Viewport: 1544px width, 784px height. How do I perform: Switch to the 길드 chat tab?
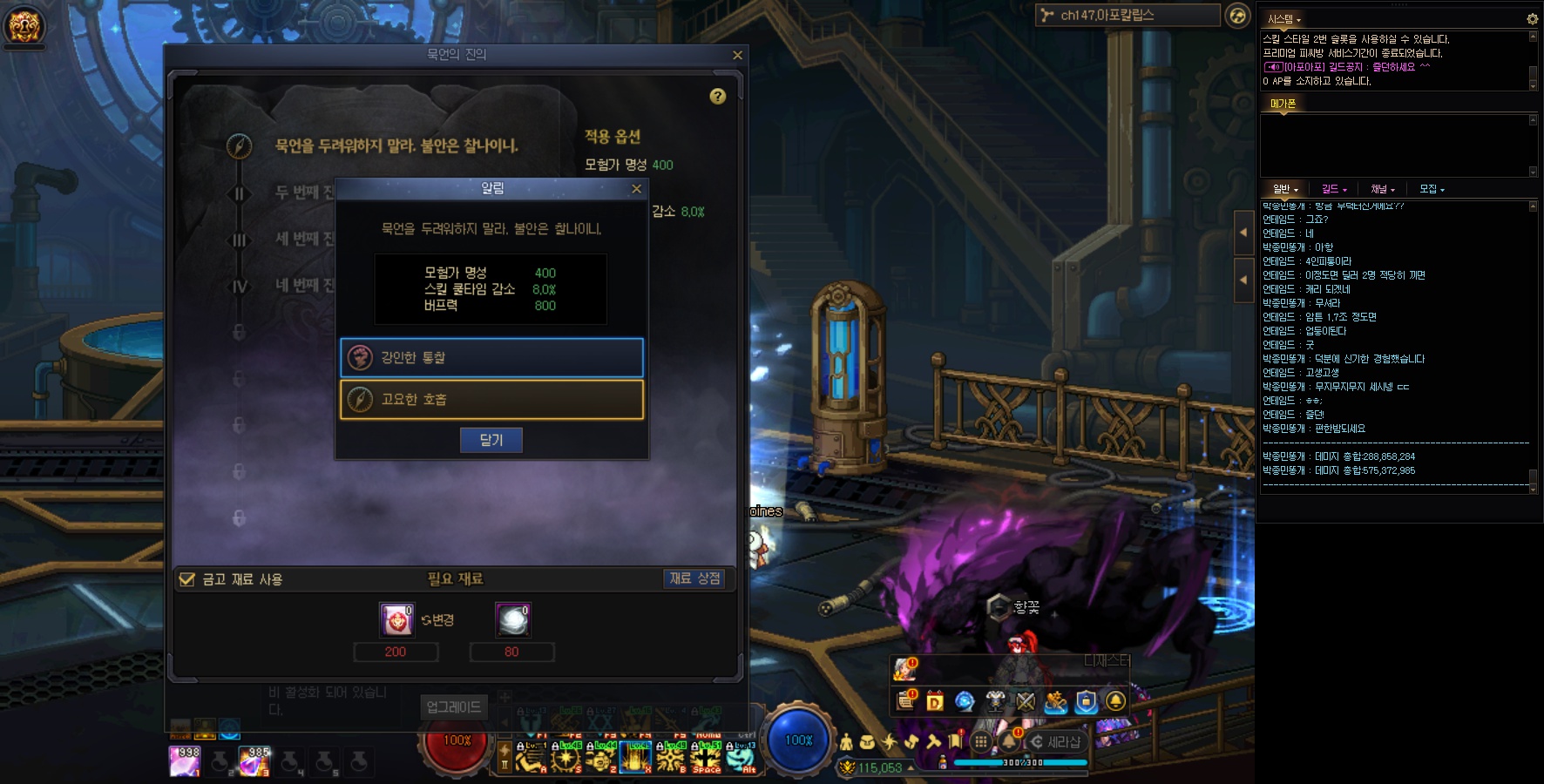click(x=1332, y=189)
